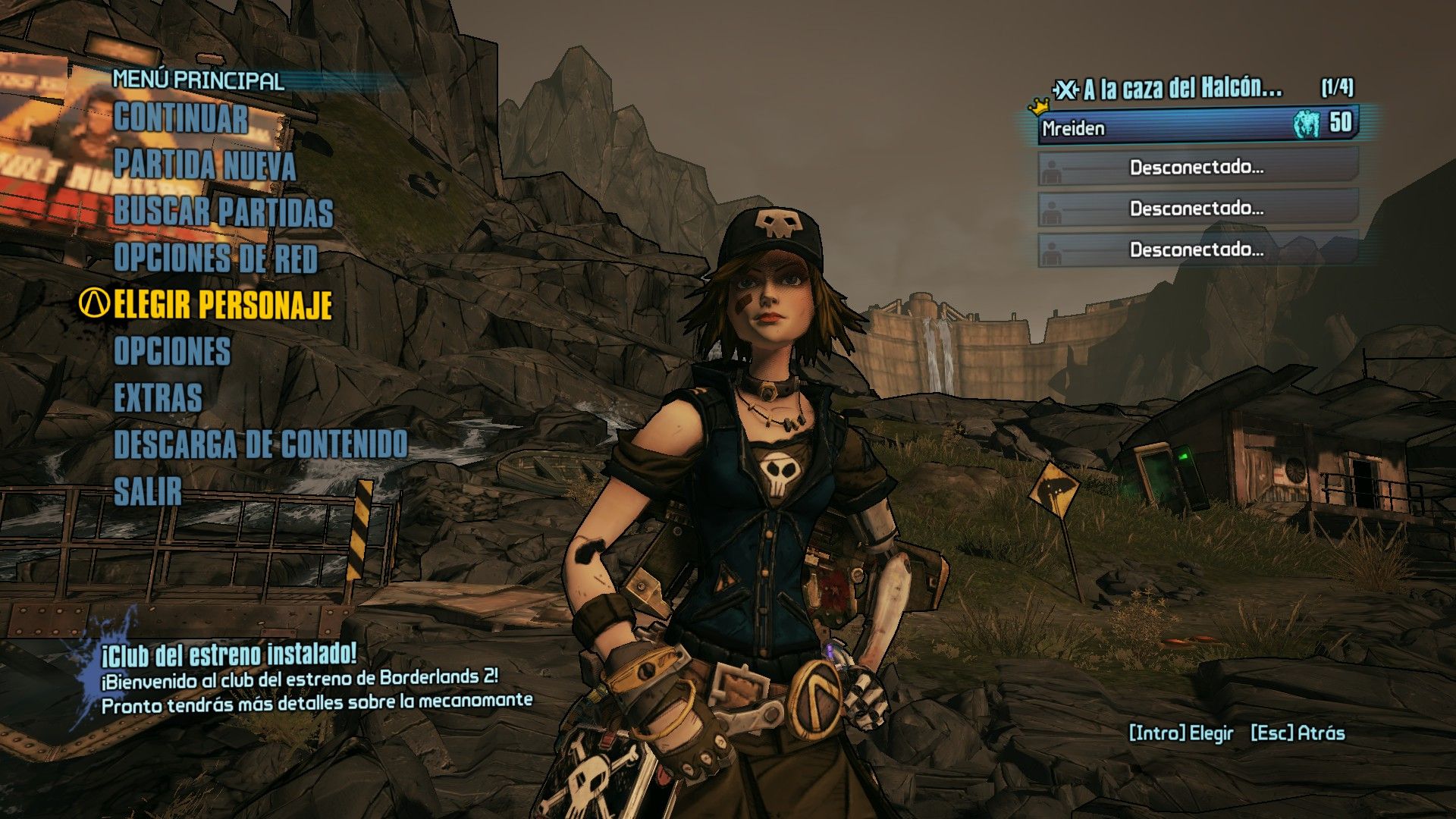Open Buscar Partidas
The height and width of the screenshot is (819, 1456).
tap(223, 212)
